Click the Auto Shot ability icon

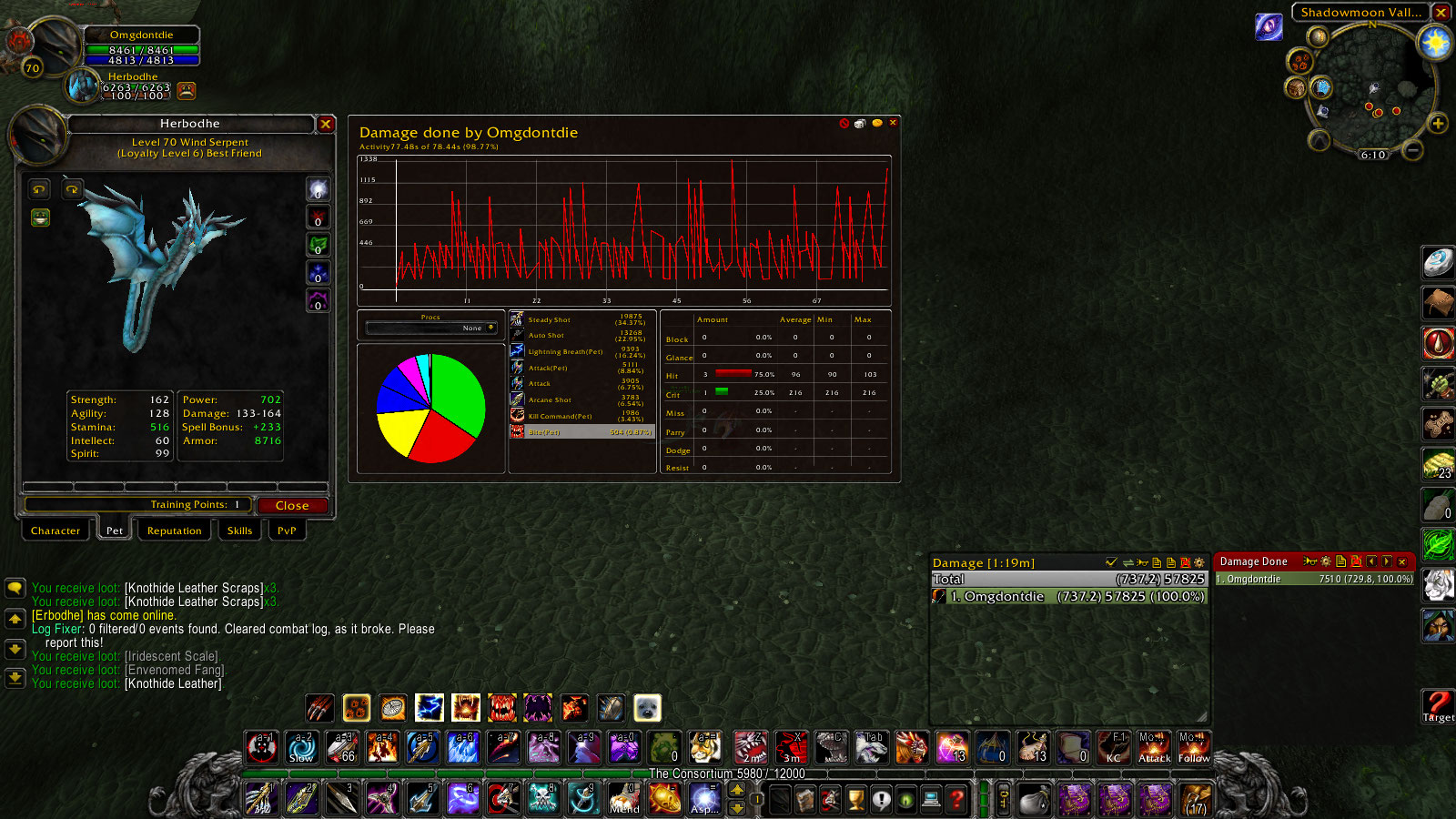pos(519,335)
